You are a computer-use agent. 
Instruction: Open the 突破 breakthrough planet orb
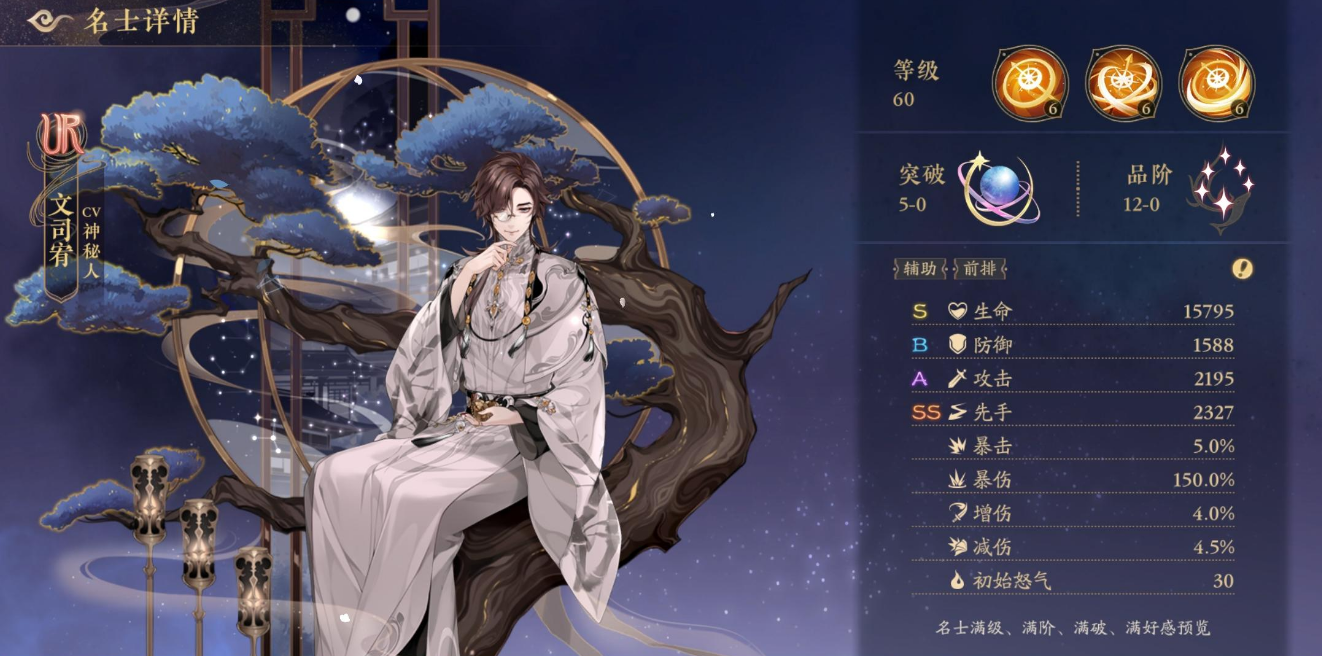coord(1000,188)
